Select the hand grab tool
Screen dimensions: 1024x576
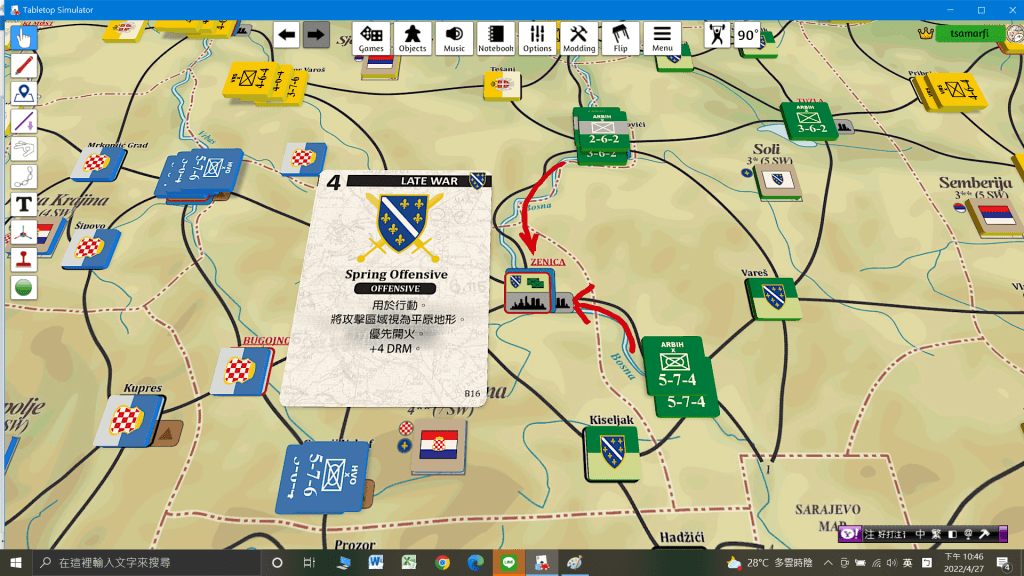(24, 38)
